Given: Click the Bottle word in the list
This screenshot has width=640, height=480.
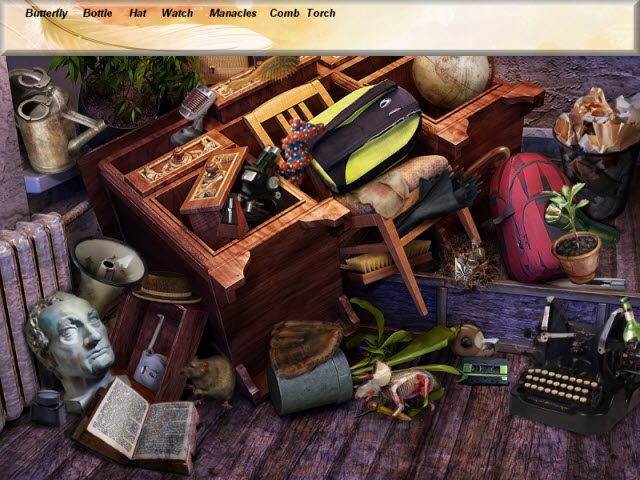Looking at the screenshot, I should coord(98,14).
